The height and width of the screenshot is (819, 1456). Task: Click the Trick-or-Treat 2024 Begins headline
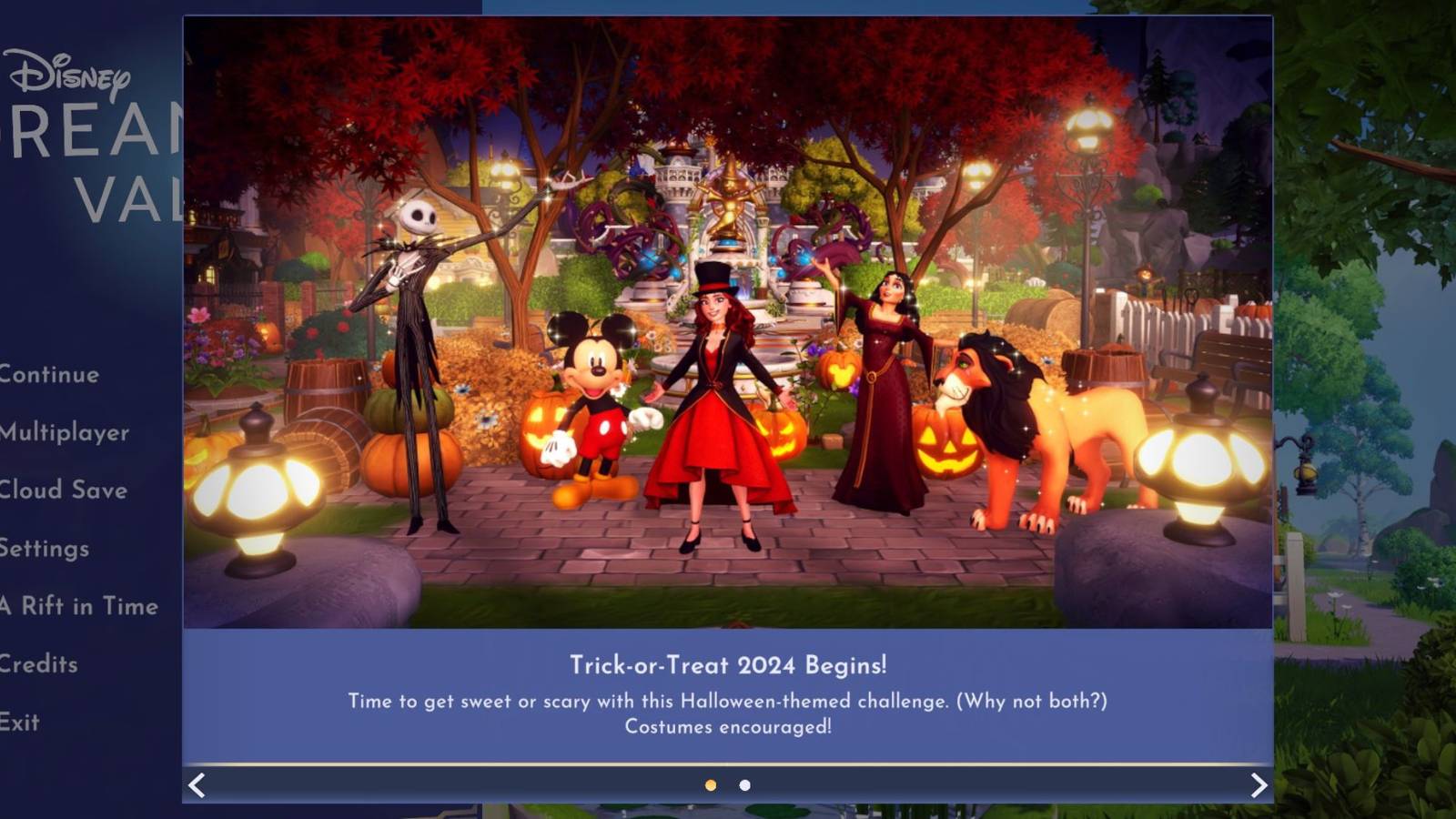pos(728,665)
